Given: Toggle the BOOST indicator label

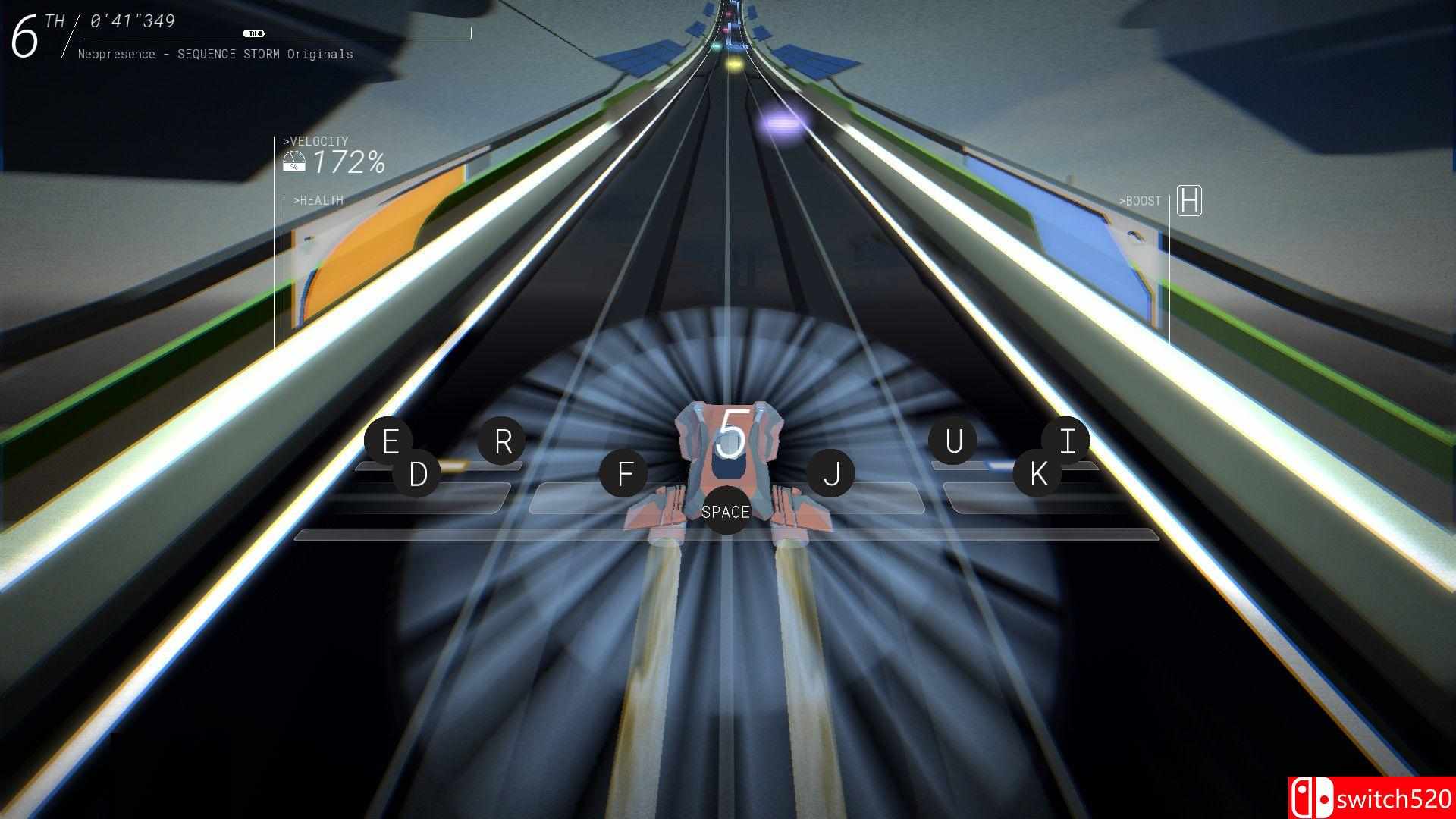Looking at the screenshot, I should (x=1139, y=201).
